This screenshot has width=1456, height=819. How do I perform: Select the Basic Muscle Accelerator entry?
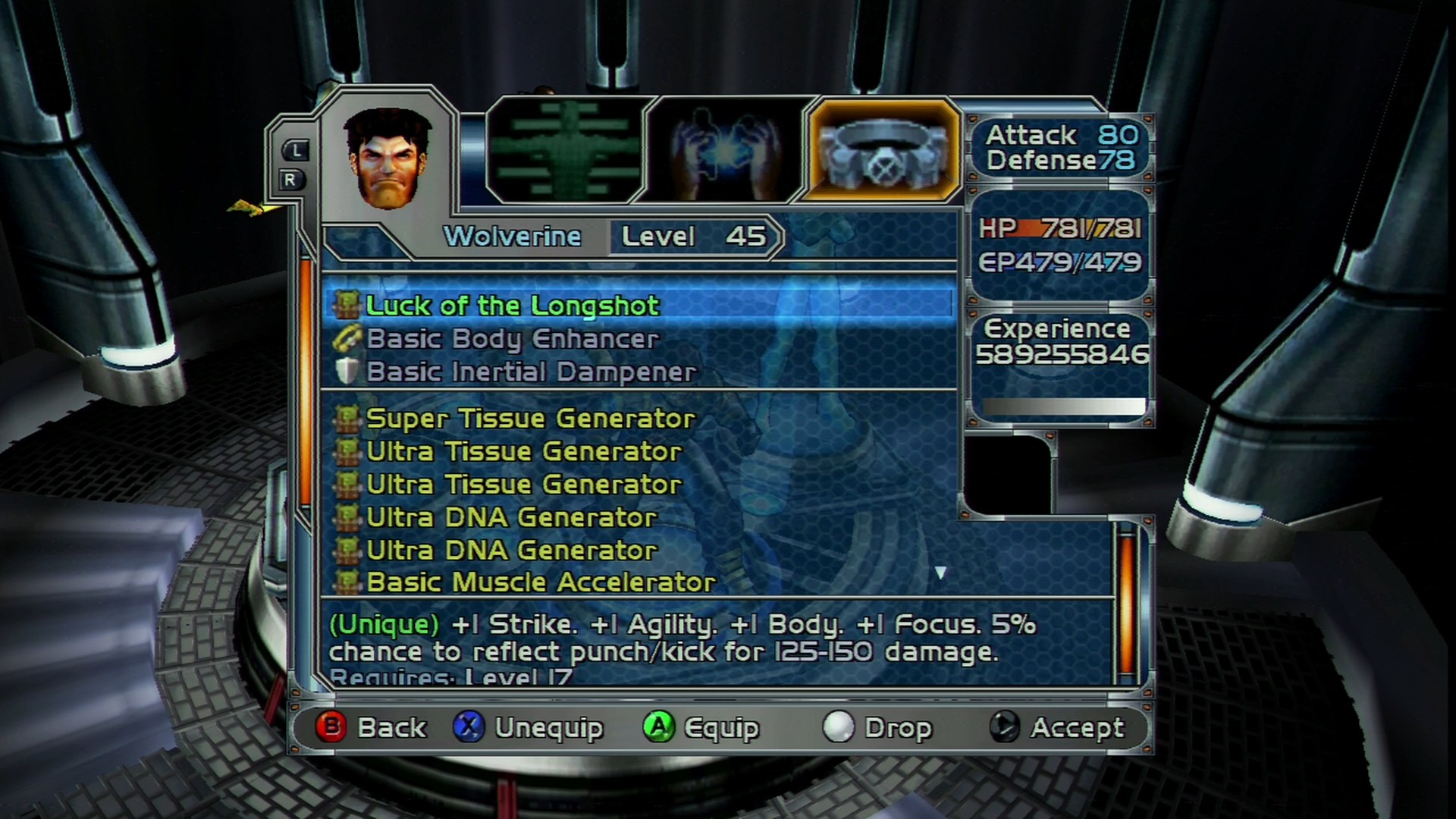(541, 582)
